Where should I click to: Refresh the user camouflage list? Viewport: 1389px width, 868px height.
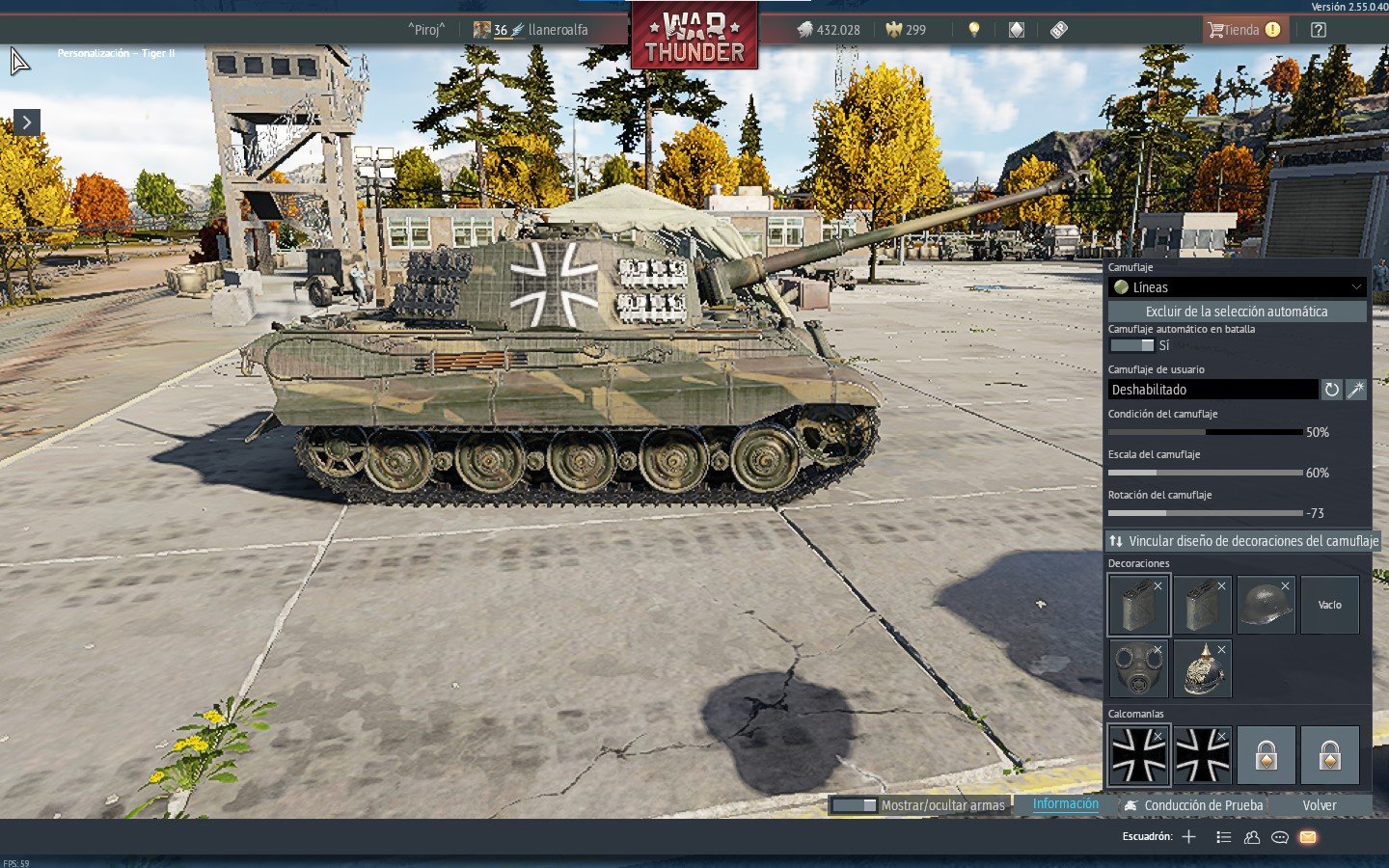[x=1331, y=390]
